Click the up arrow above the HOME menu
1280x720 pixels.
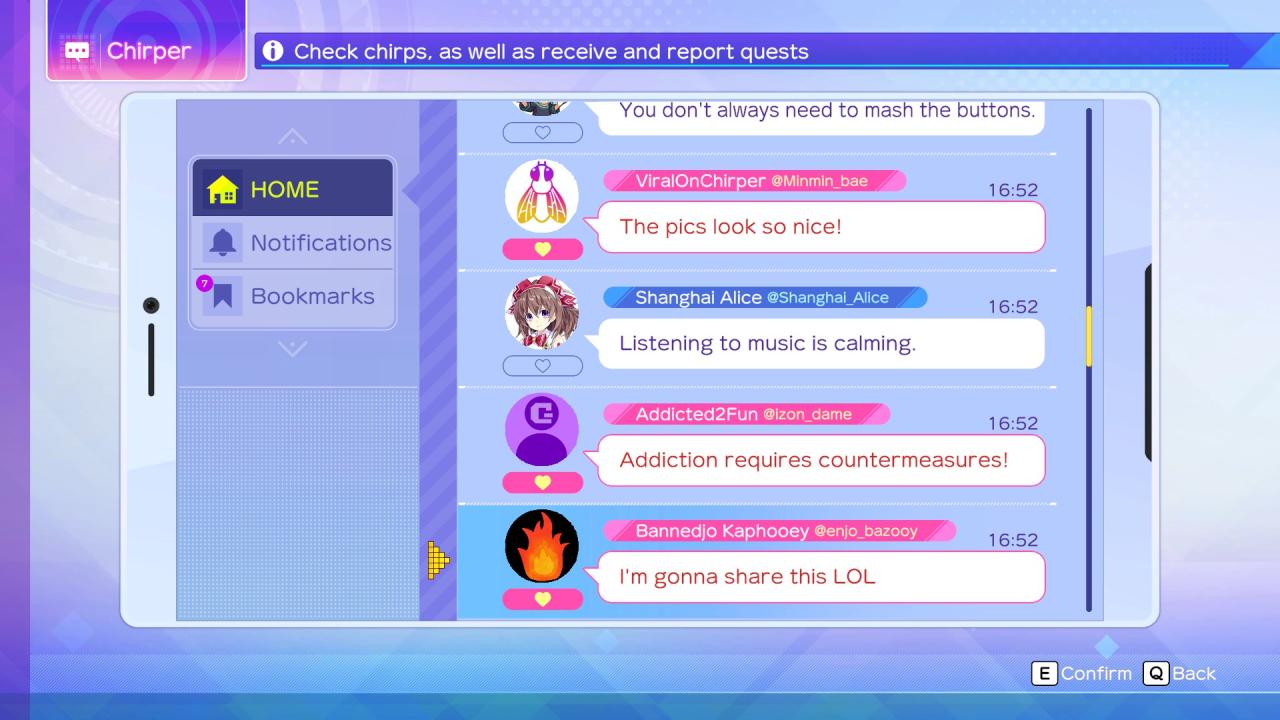[x=292, y=136]
